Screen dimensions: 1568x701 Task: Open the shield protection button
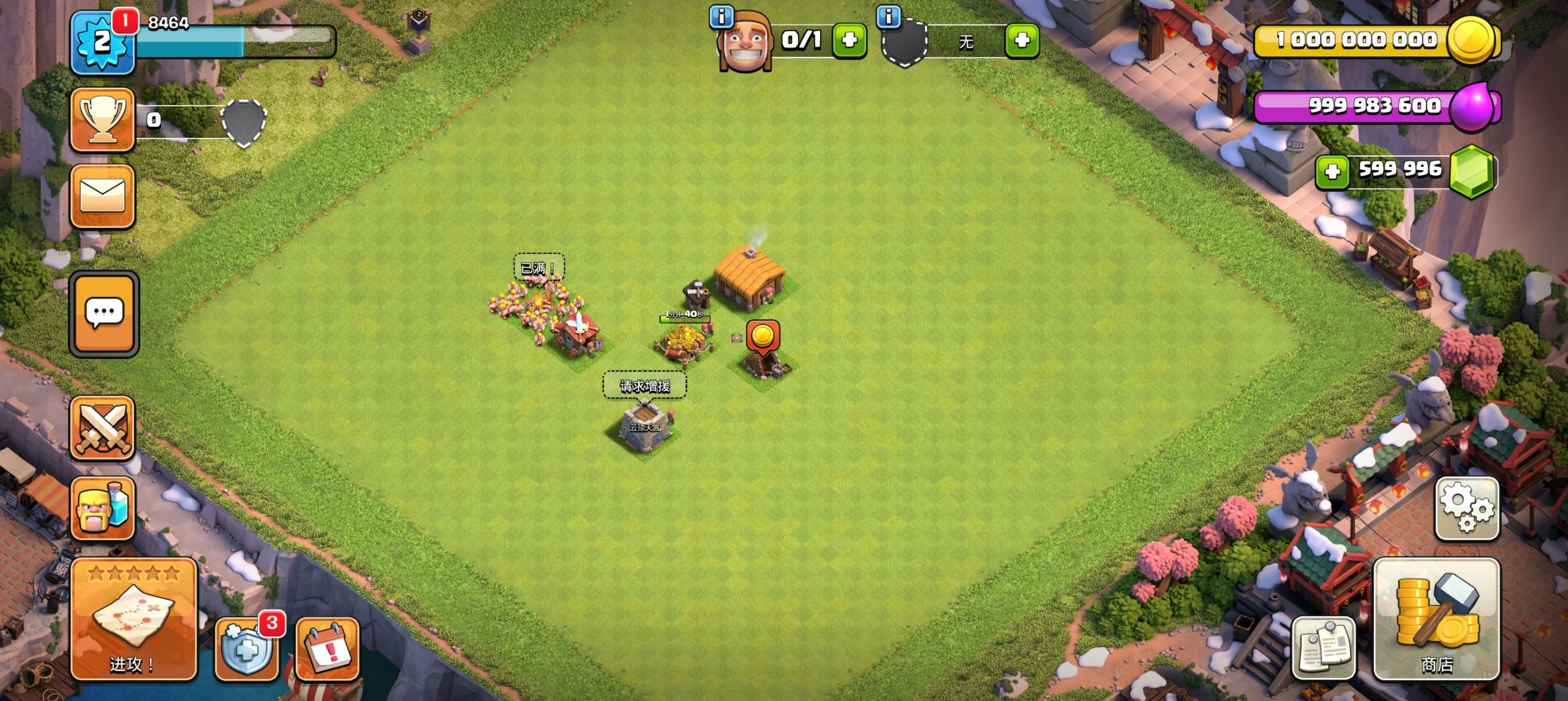[246, 650]
